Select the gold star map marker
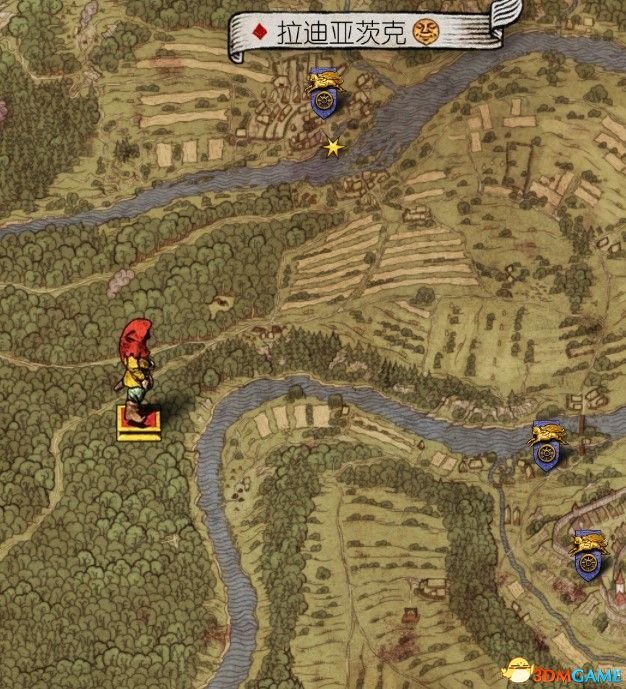Screen dimensions: 626x689 [x=333, y=147]
